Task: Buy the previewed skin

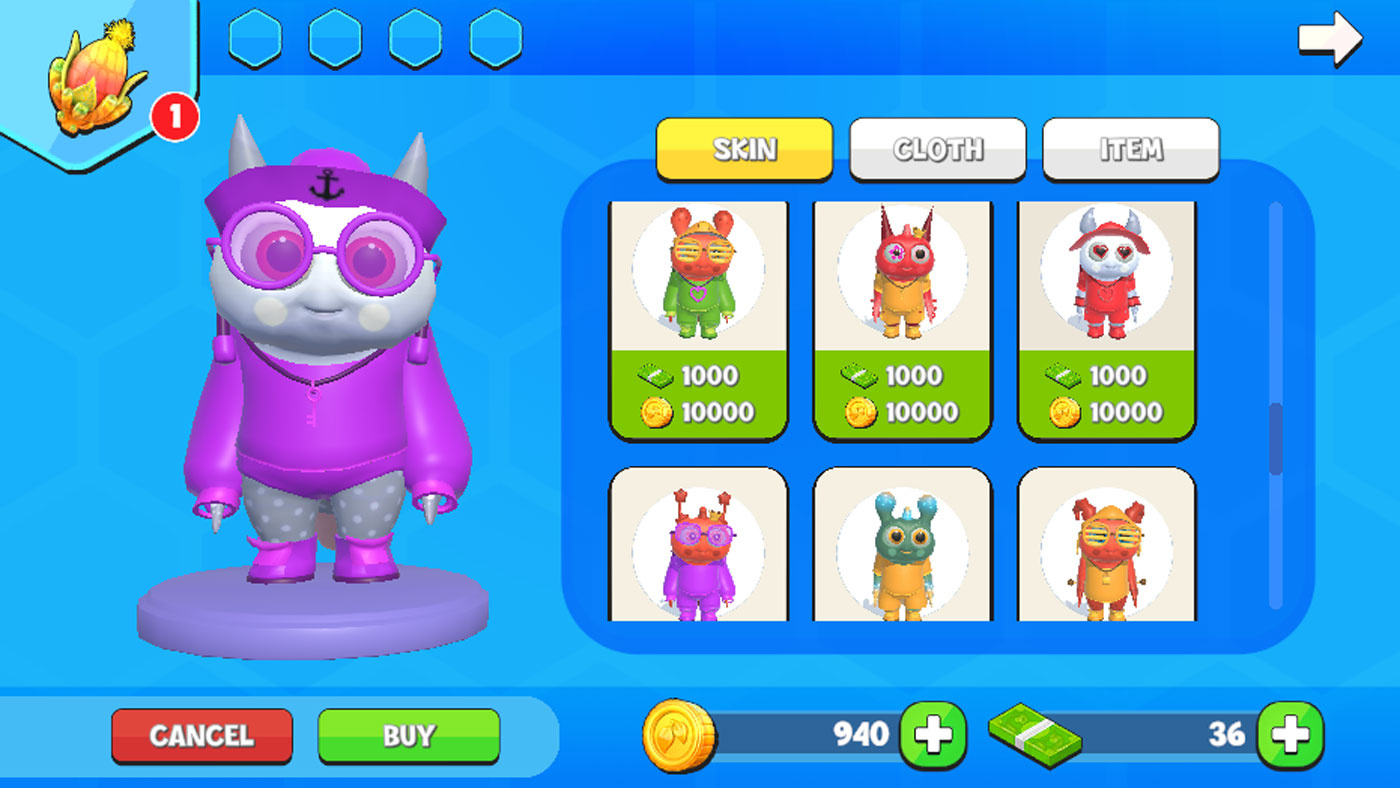Action: [408, 736]
